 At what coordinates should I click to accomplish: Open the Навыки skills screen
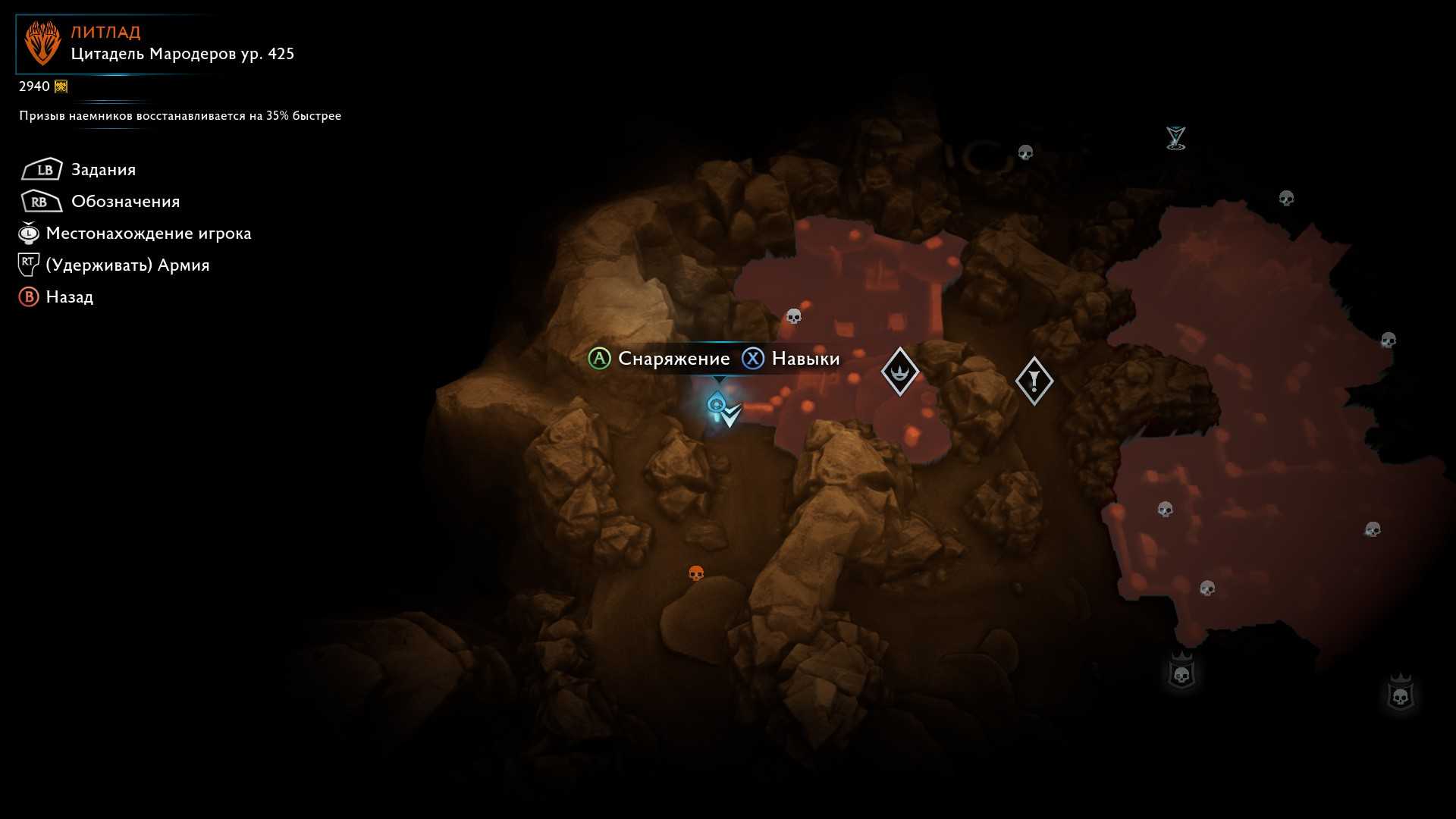click(x=805, y=359)
